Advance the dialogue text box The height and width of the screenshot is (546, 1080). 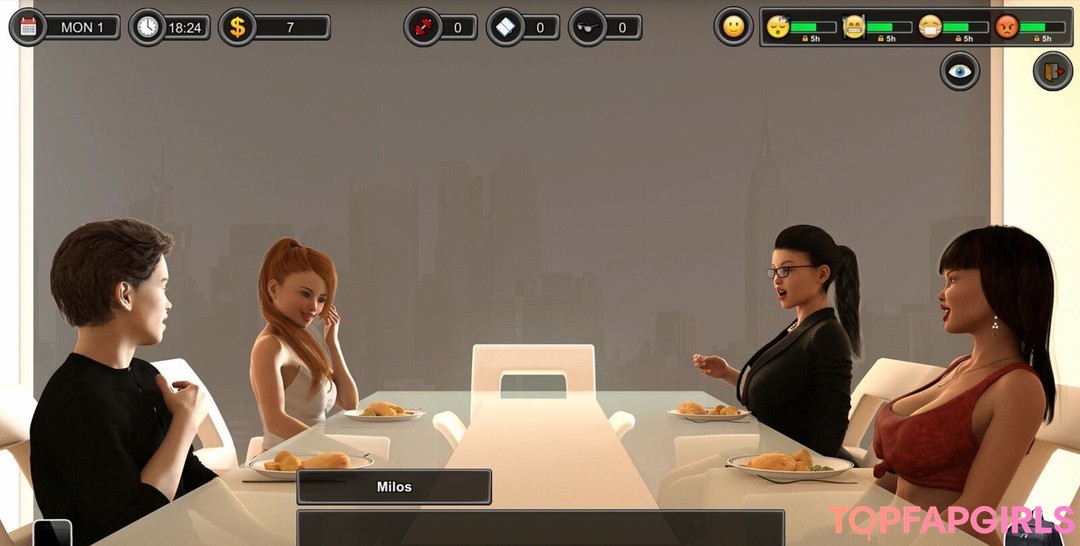(540, 527)
